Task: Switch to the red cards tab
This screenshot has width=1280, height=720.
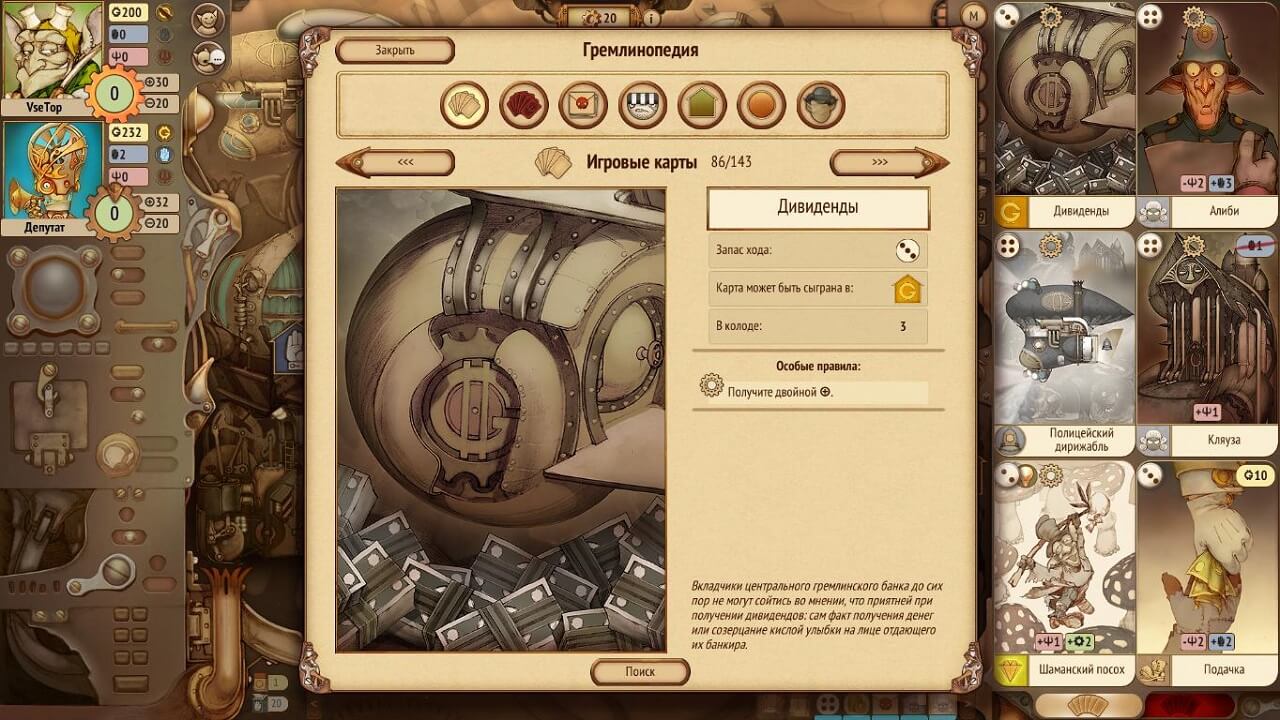Action: pyautogui.click(x=524, y=105)
